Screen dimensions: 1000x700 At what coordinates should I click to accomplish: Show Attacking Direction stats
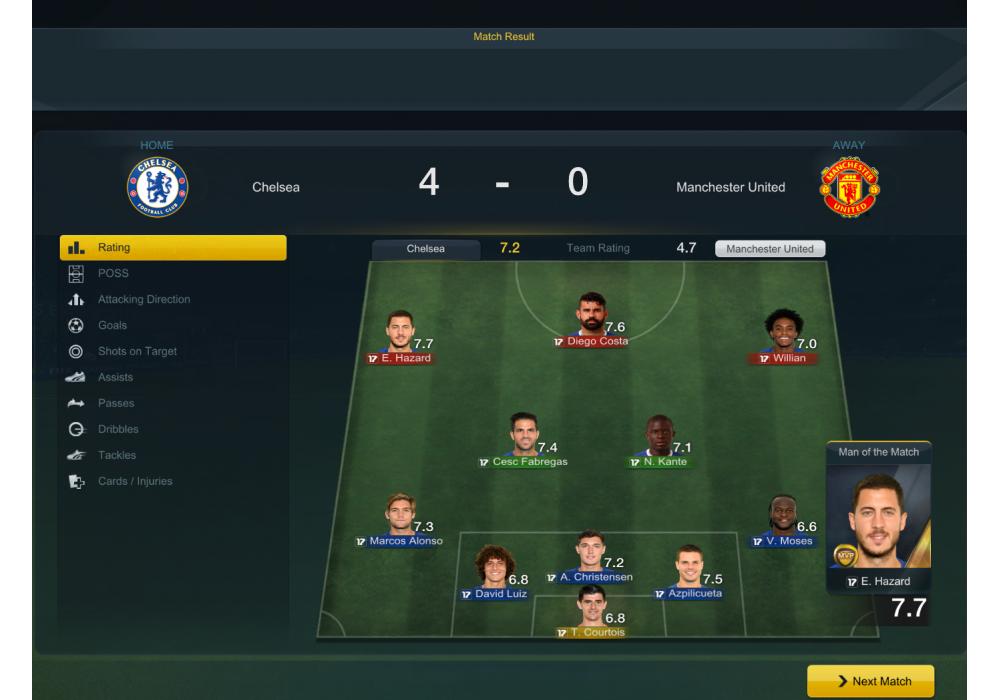click(143, 299)
